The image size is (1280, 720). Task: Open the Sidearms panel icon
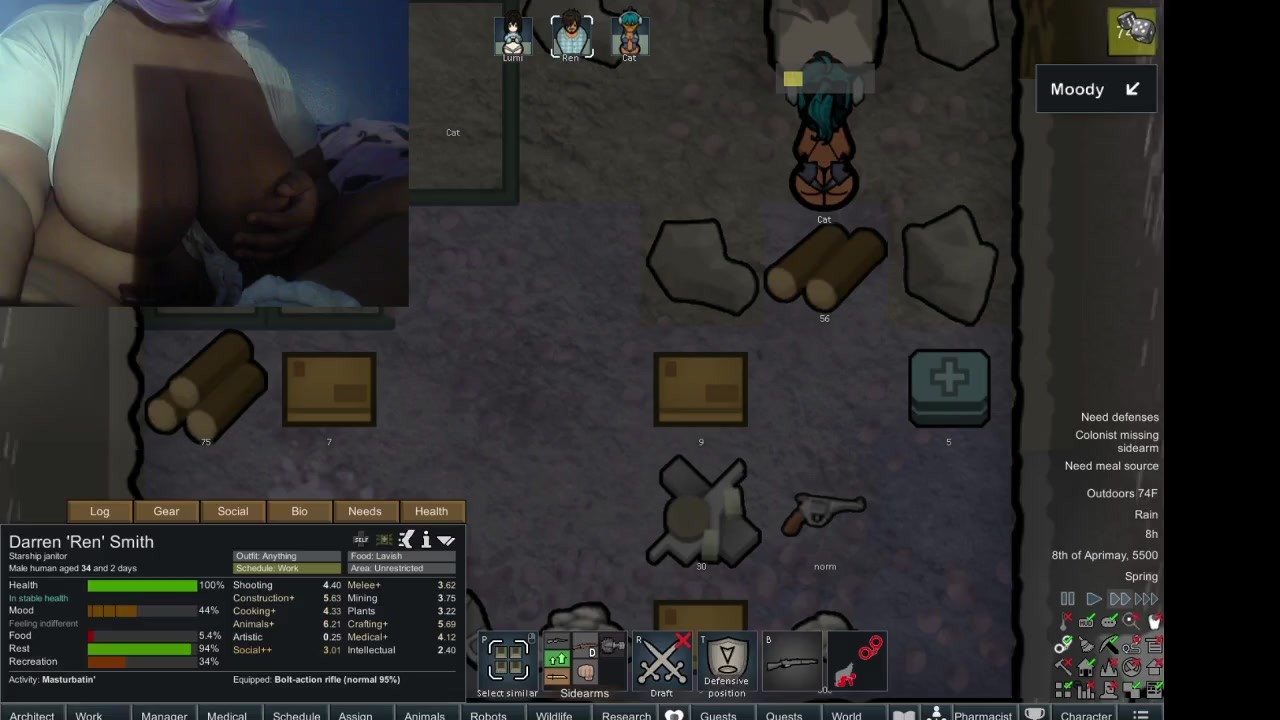click(584, 660)
